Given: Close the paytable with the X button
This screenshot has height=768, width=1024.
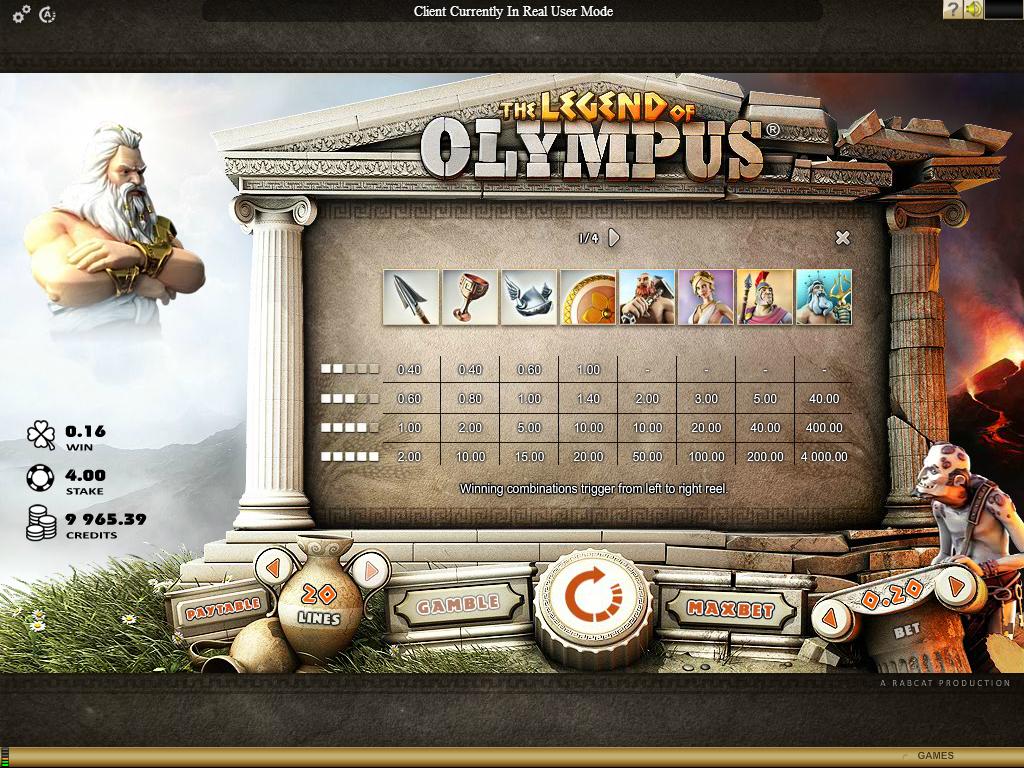Looking at the screenshot, I should pos(842,238).
